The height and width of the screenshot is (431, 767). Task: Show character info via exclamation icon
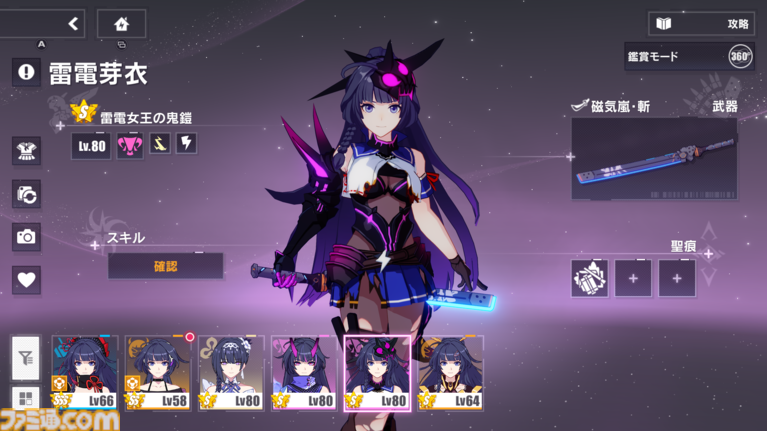click(x=27, y=71)
